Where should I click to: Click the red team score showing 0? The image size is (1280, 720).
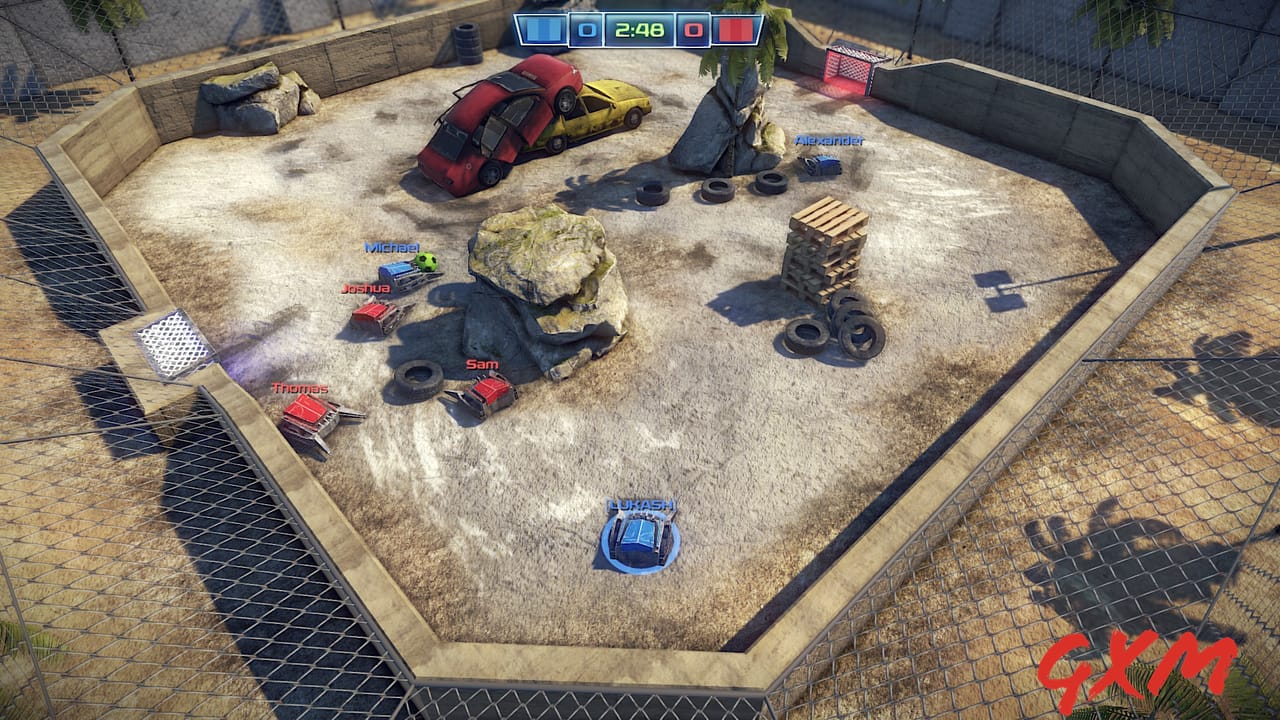pos(691,30)
